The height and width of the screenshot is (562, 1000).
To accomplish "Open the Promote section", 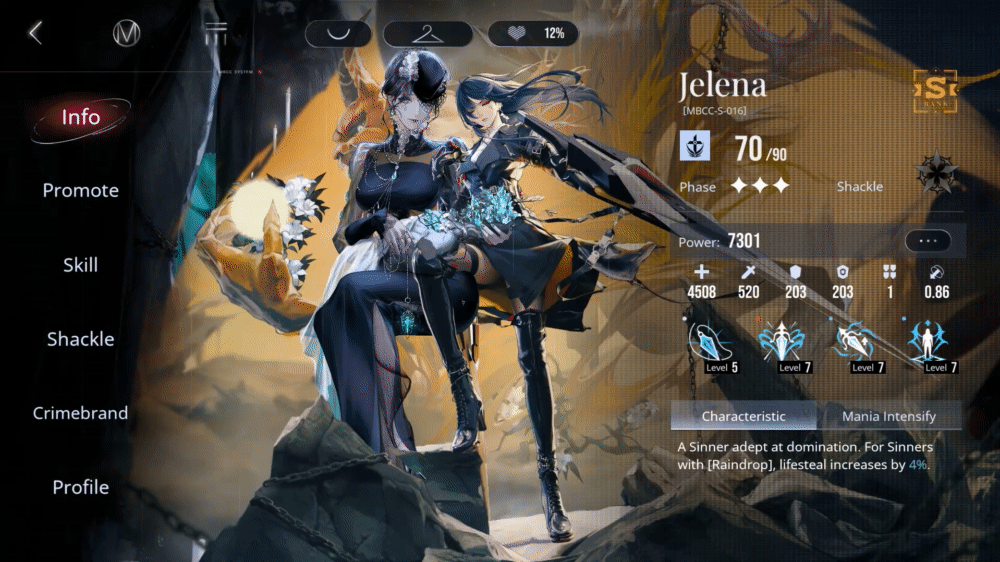I will [x=81, y=190].
